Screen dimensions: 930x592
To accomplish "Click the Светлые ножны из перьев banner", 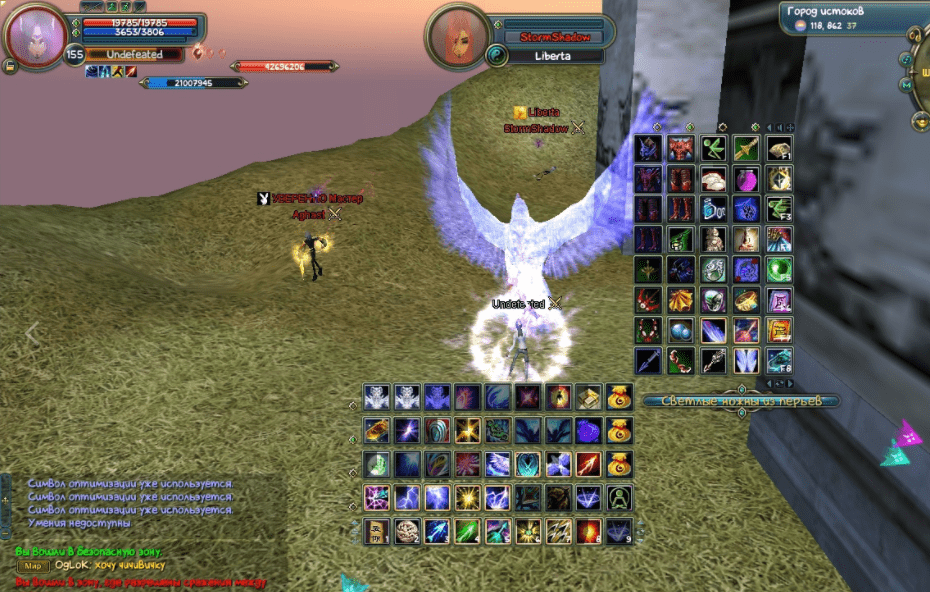I will (741, 401).
